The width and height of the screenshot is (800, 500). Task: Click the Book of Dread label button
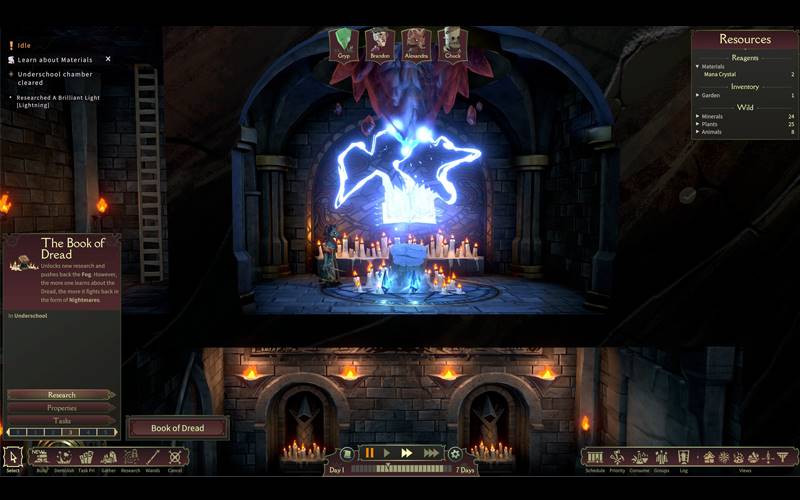coord(177,428)
